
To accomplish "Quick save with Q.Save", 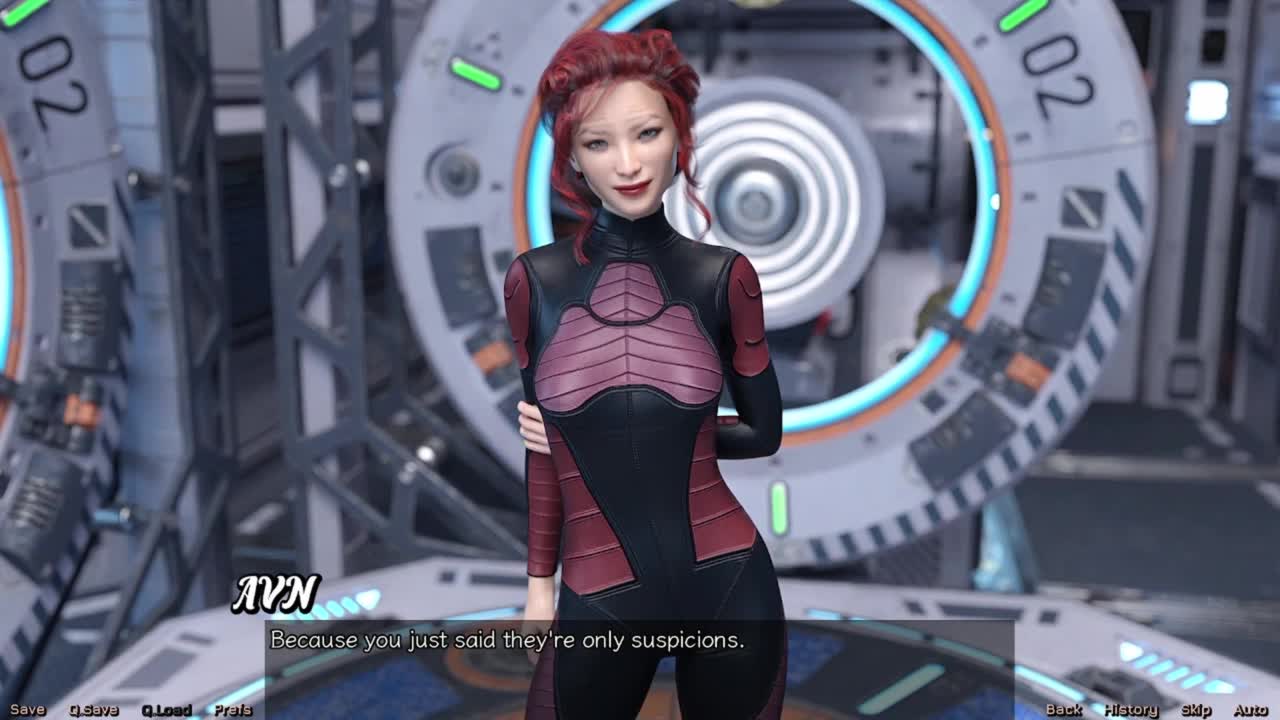I will click(x=93, y=710).
